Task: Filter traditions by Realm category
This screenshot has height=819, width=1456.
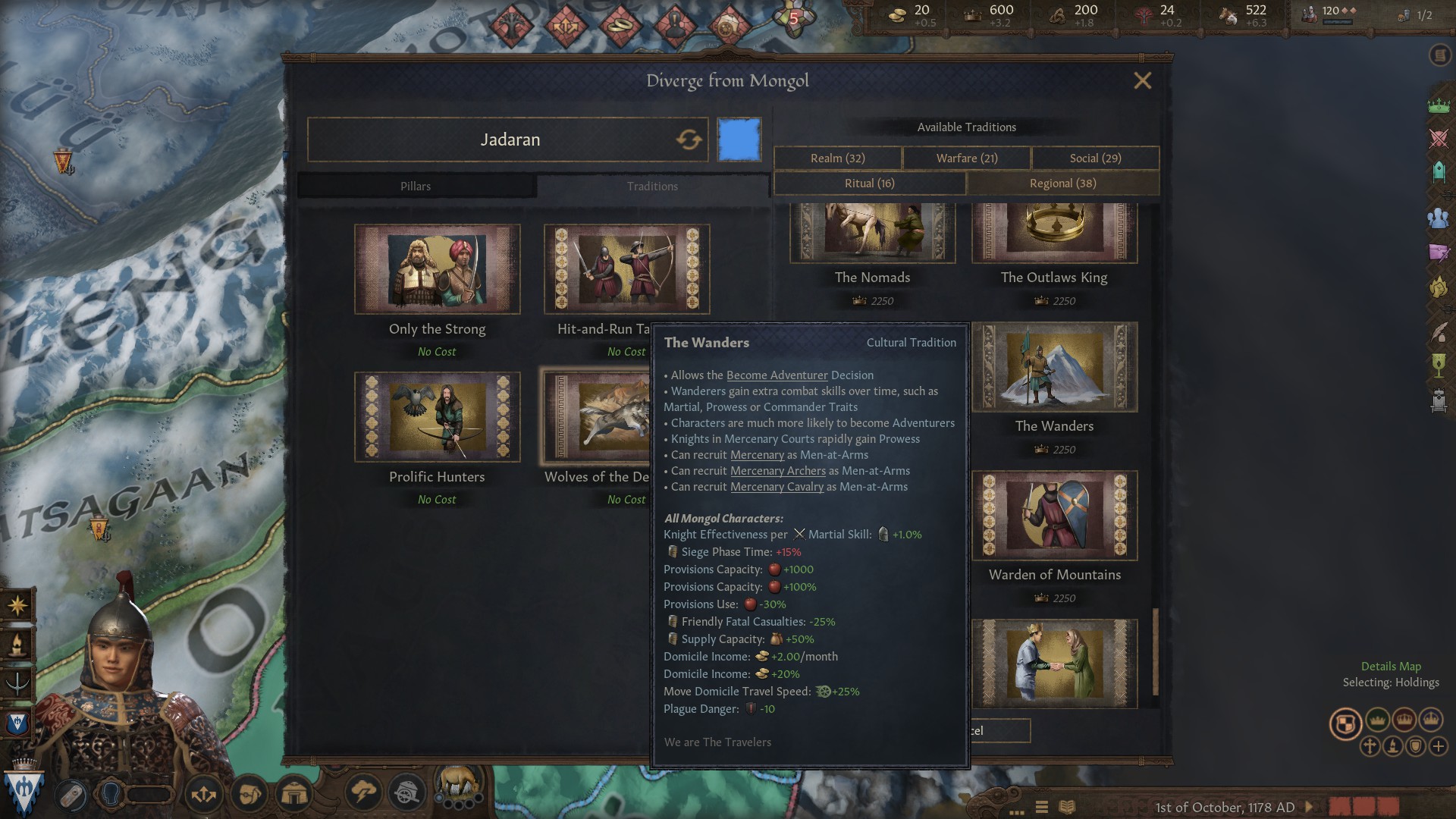Action: pyautogui.click(x=837, y=158)
